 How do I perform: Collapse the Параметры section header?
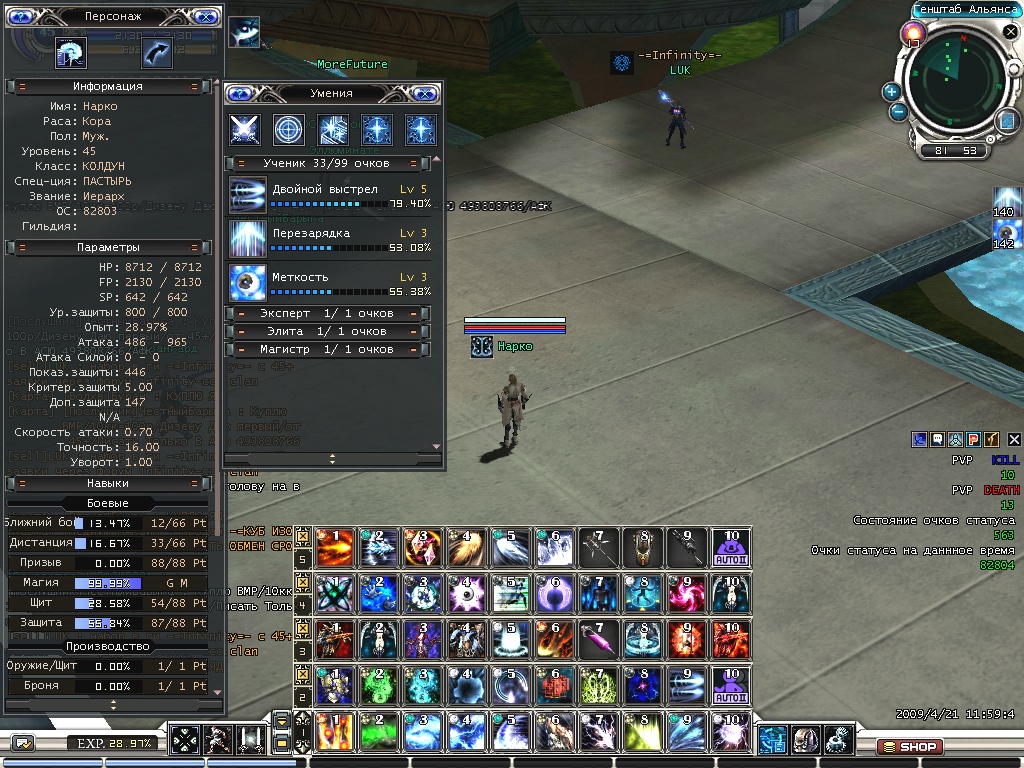107,247
